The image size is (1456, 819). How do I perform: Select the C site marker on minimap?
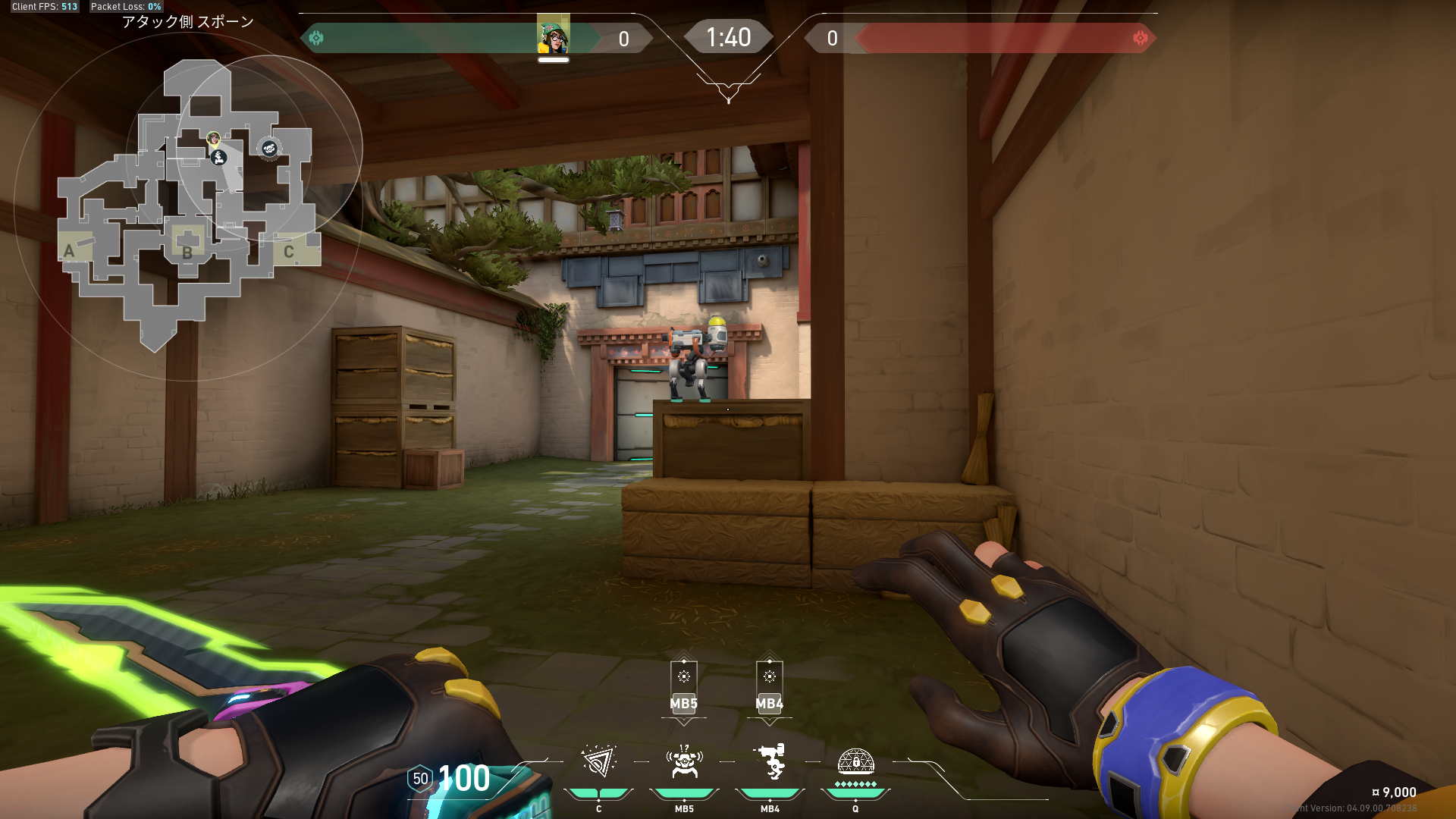289,251
